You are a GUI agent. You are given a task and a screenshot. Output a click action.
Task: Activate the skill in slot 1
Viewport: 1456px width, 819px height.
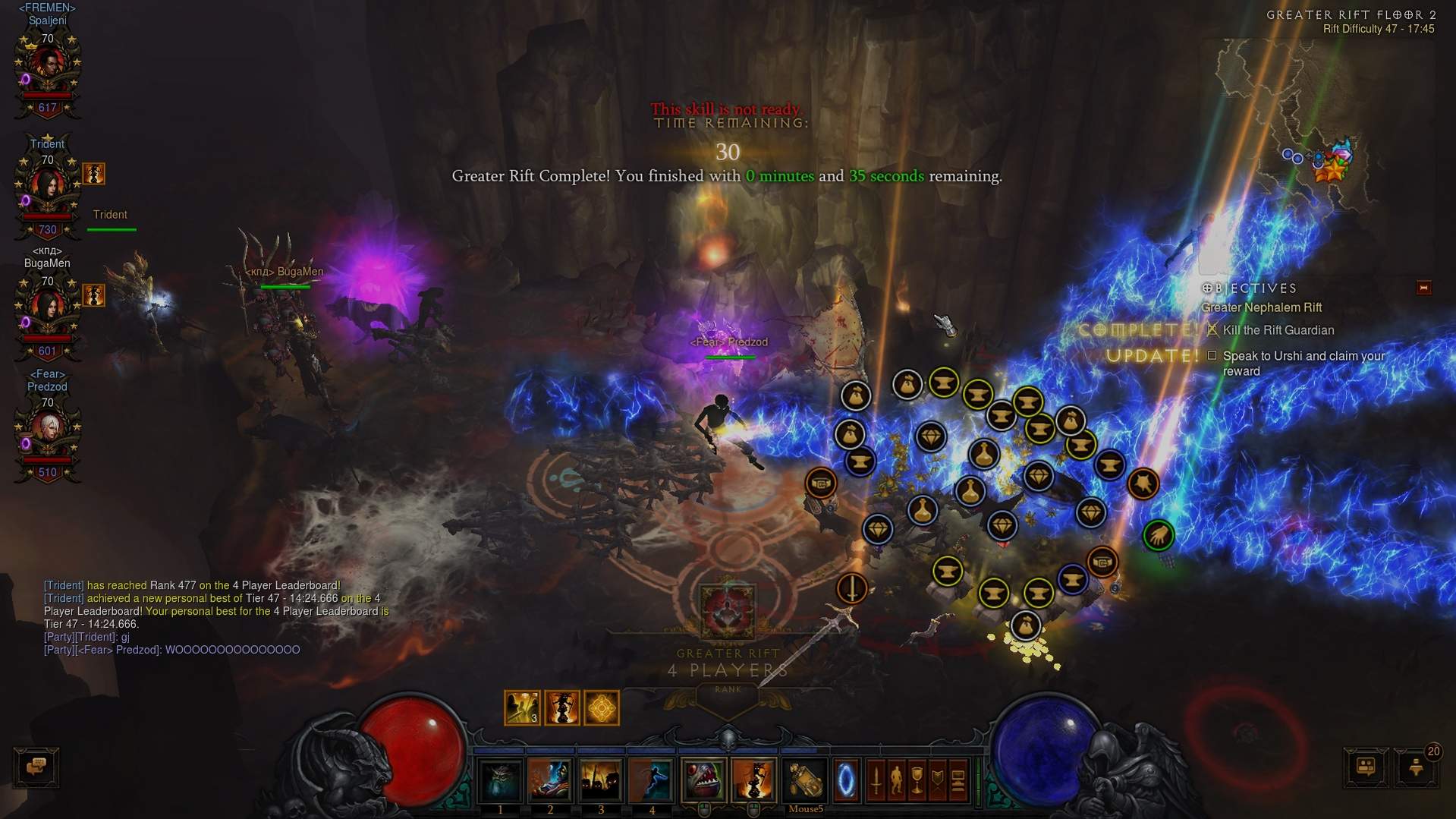500,780
